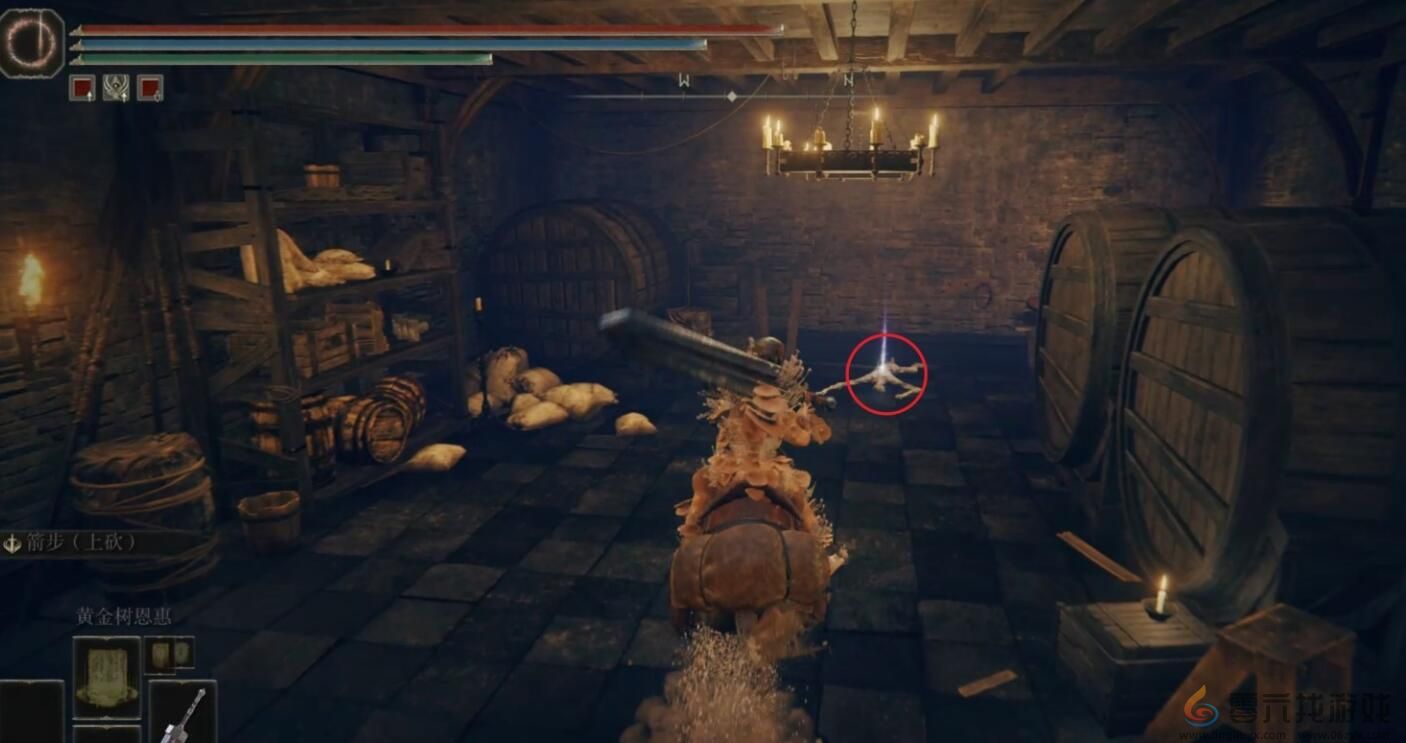The height and width of the screenshot is (743, 1406).
Task: Select the quick-use red flask item icon
Action: (149, 87)
